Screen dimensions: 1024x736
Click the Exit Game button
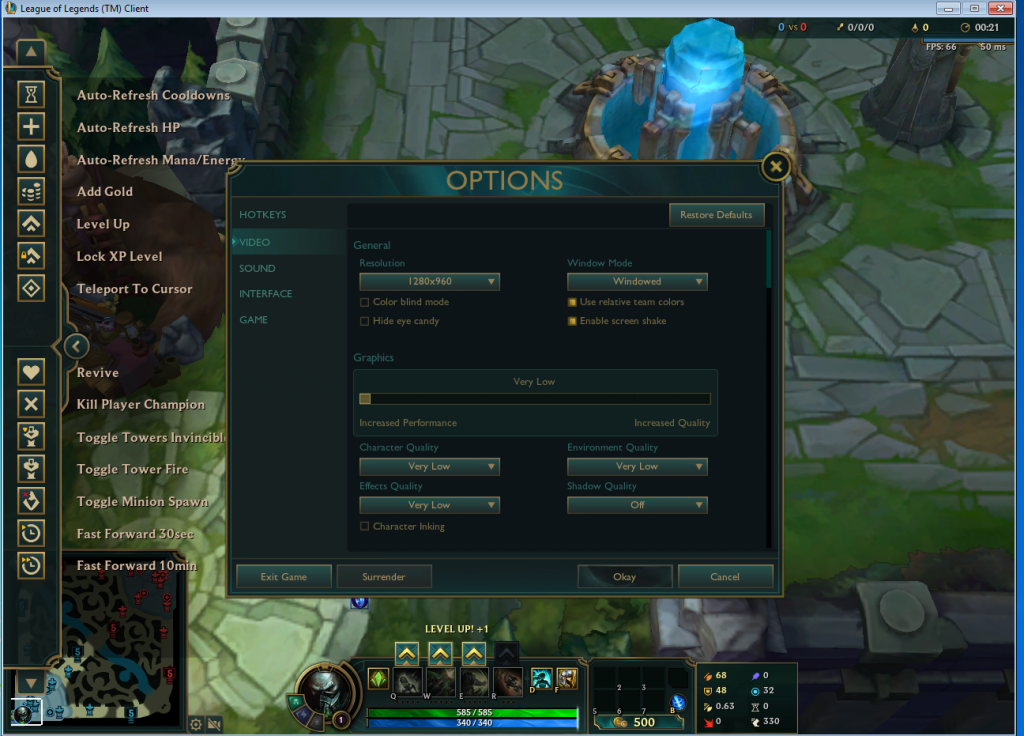click(x=283, y=577)
